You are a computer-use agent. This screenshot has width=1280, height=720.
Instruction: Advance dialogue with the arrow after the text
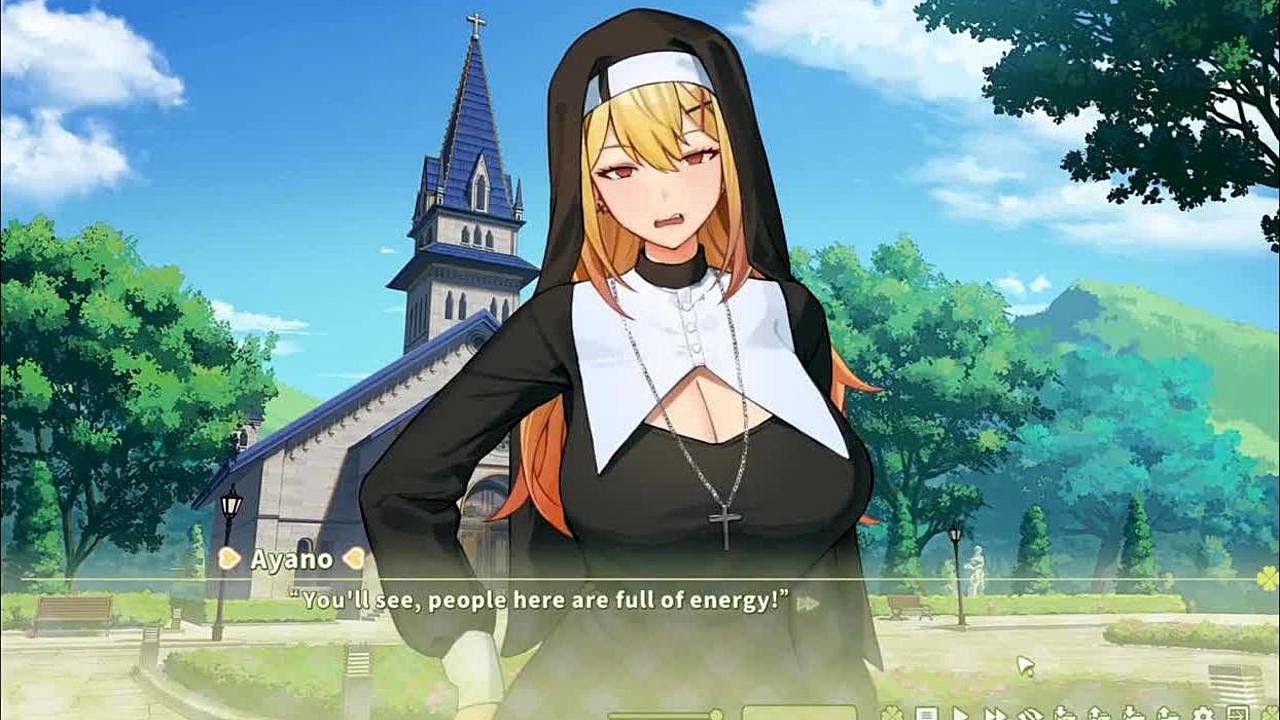click(x=807, y=603)
